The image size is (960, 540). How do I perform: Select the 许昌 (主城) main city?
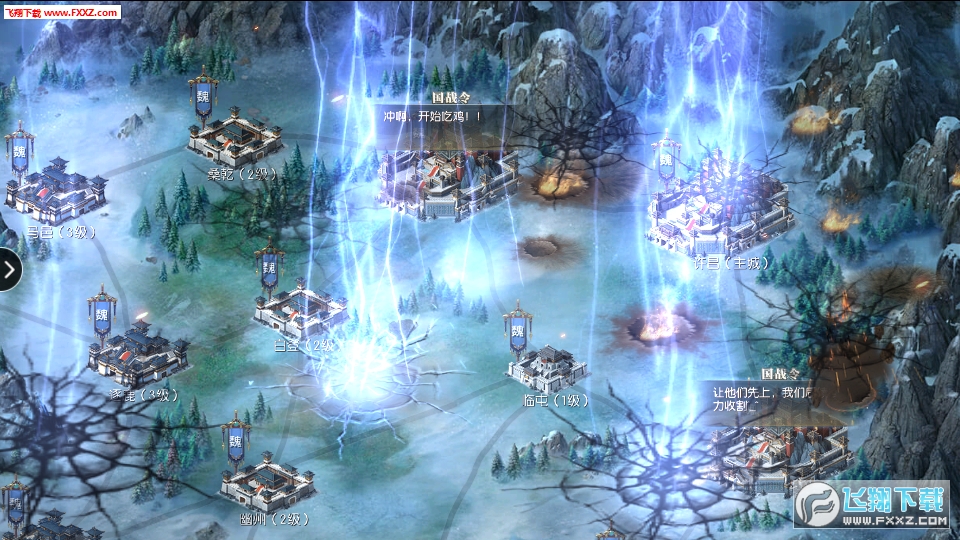point(720,208)
